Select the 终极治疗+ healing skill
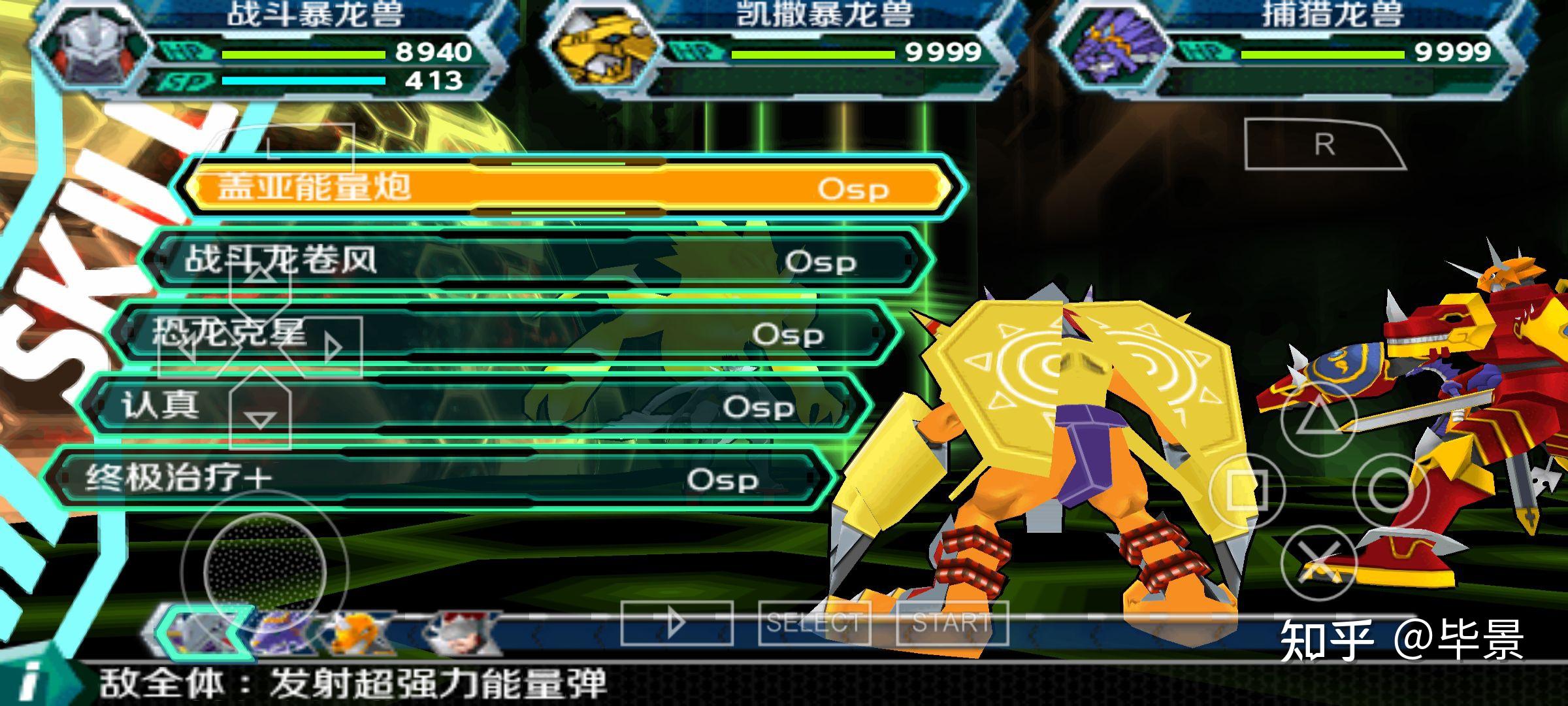Image resolution: width=1568 pixels, height=706 pixels. tap(438, 479)
